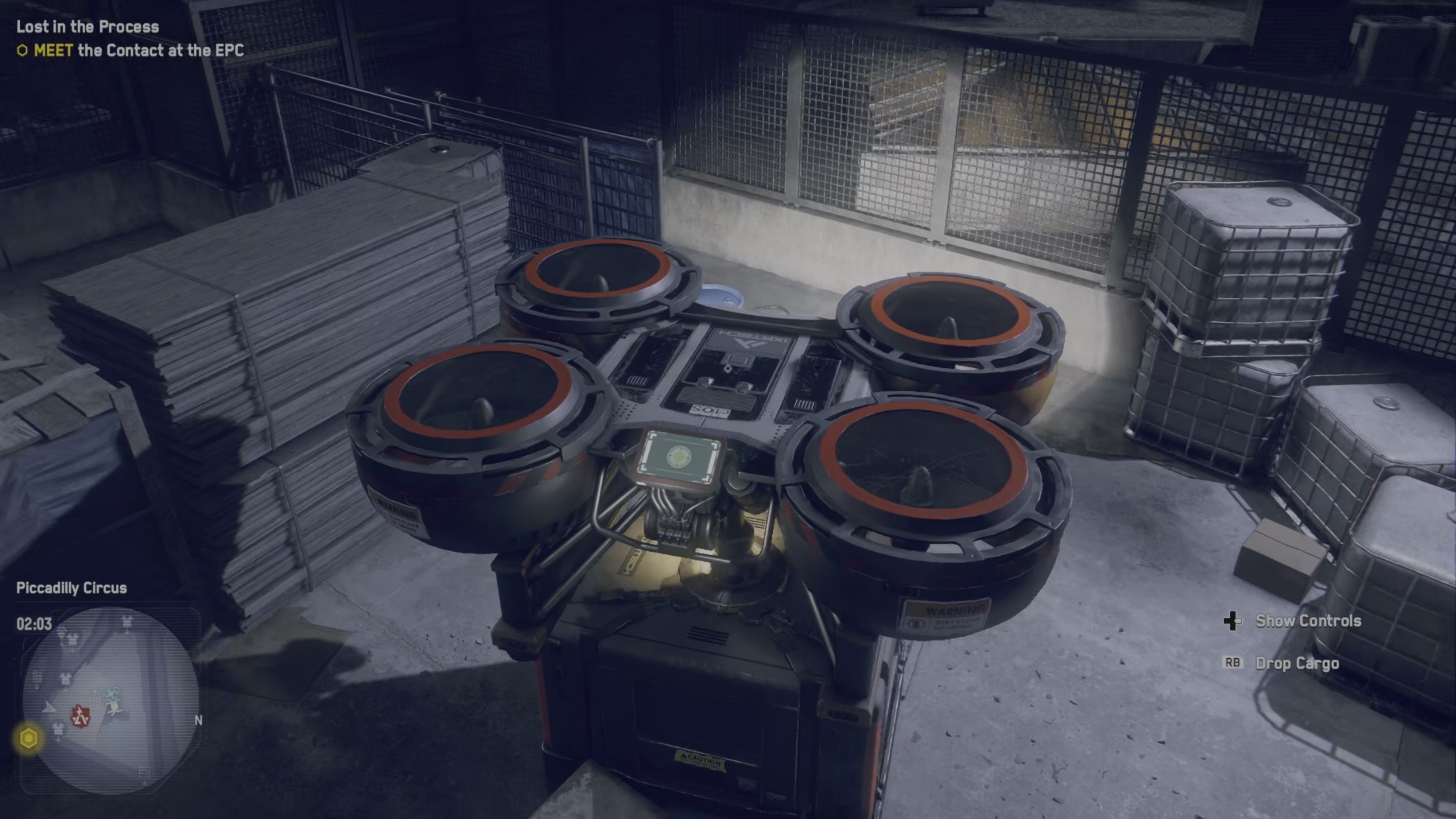
Task: Choose the Drop Cargo action label
Action: coord(1297,664)
